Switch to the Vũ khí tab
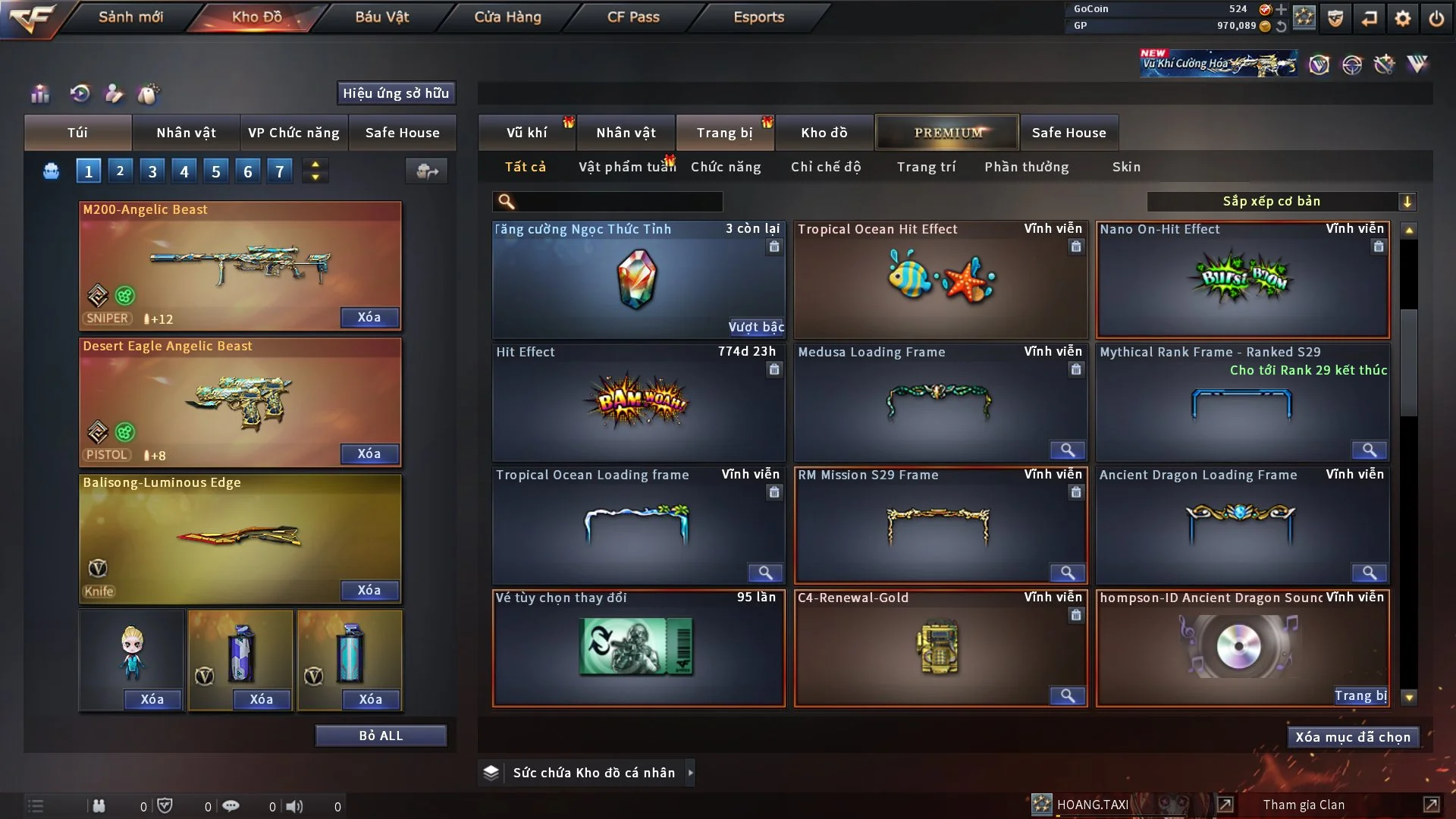 [x=526, y=133]
